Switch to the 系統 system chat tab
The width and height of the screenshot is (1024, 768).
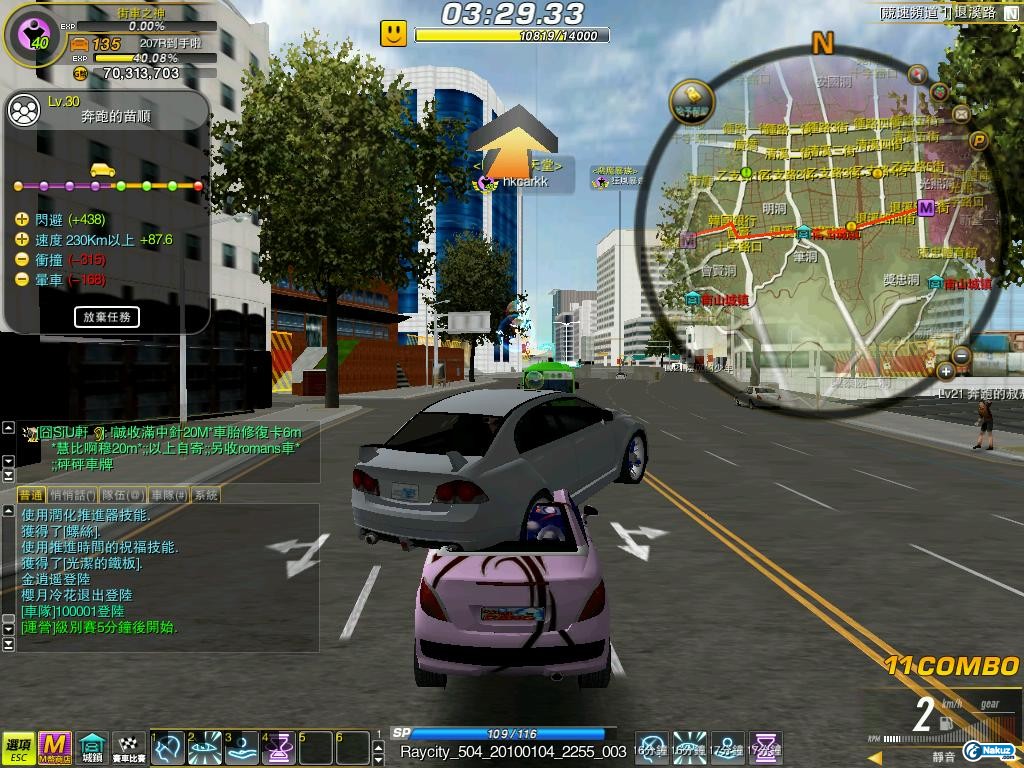click(205, 495)
